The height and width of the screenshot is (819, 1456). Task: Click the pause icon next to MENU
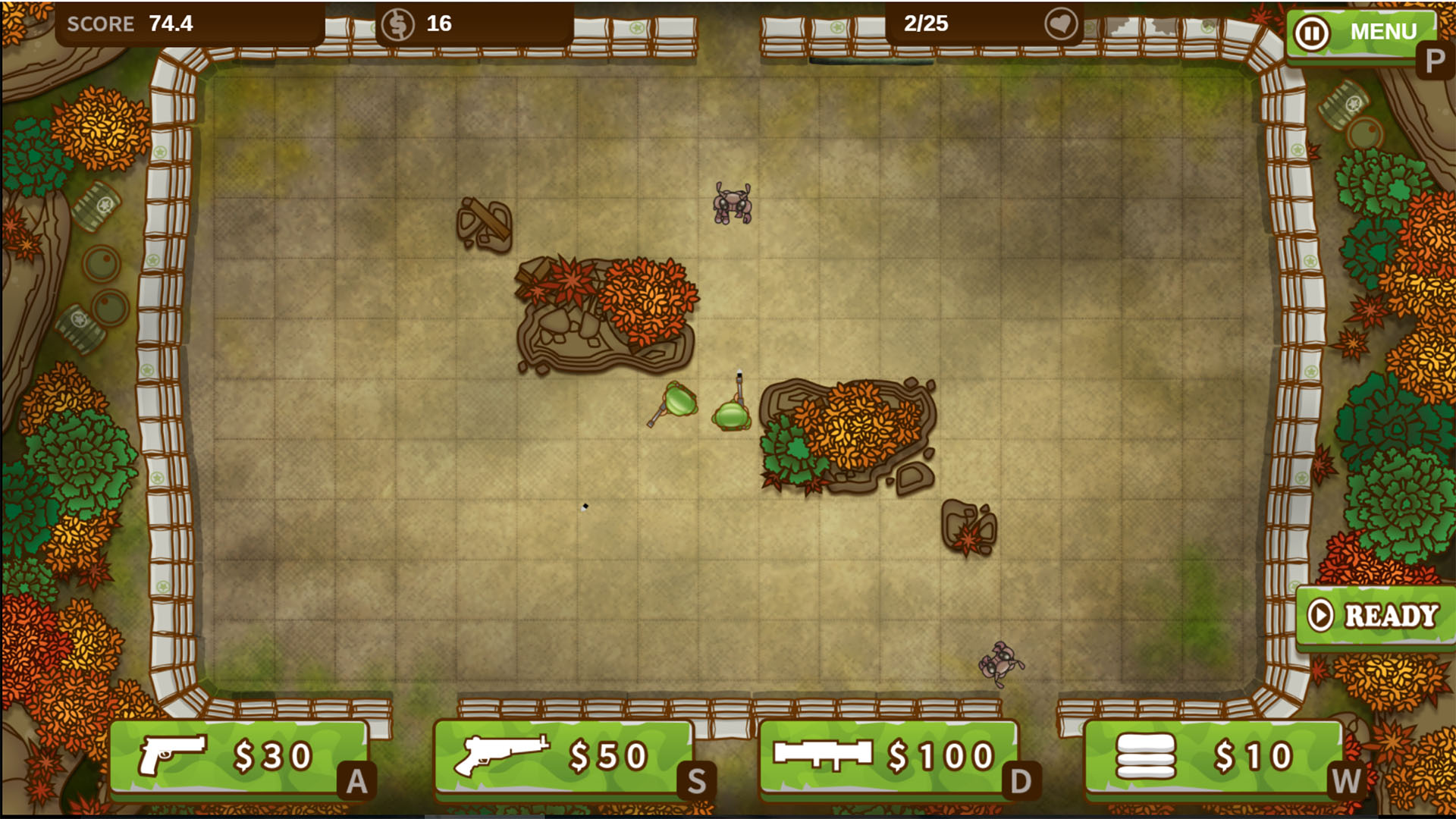pyautogui.click(x=1310, y=32)
